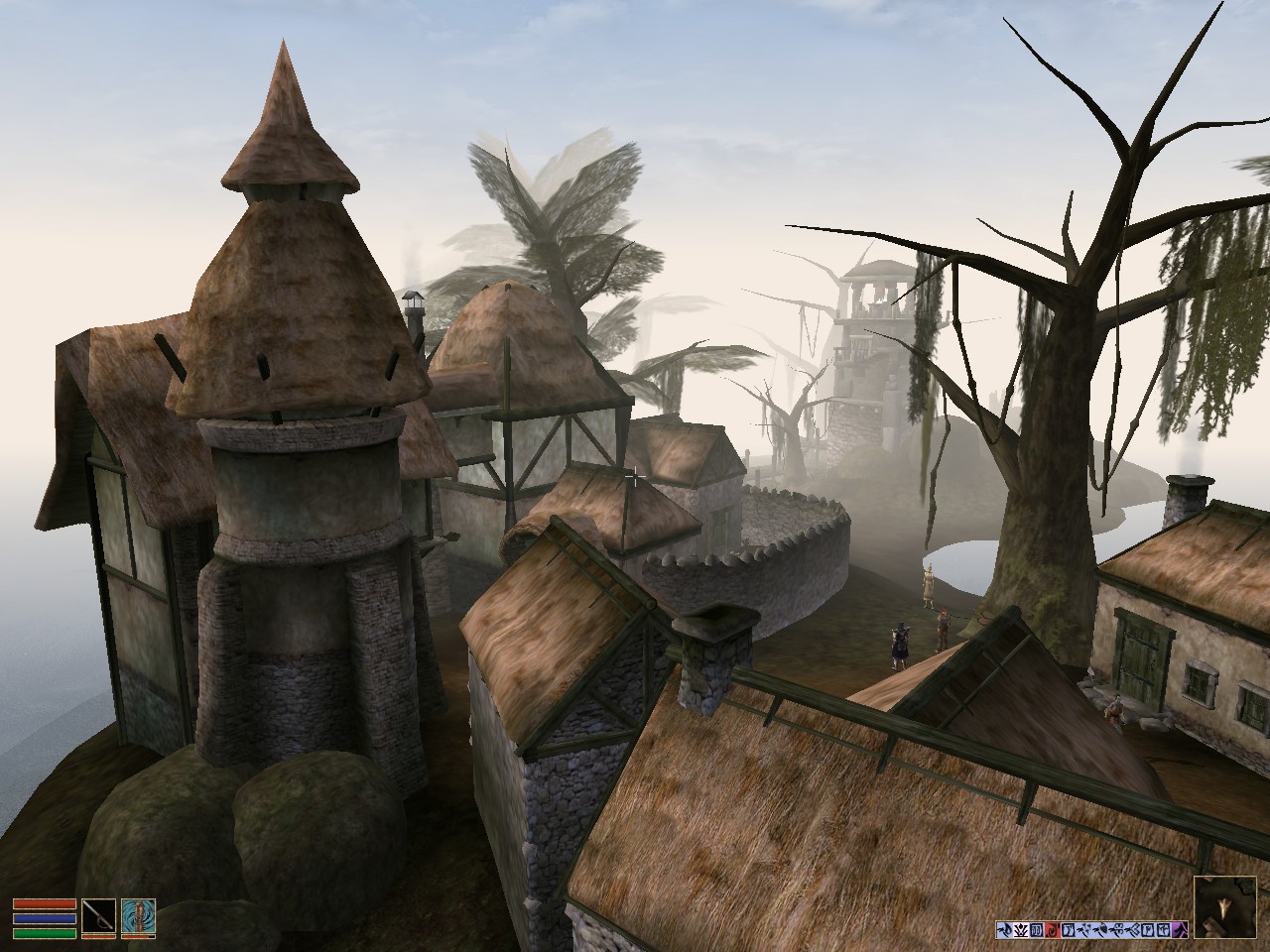Viewport: 1270px width, 952px height.
Task: Click the red health bar
Action: click(x=46, y=905)
